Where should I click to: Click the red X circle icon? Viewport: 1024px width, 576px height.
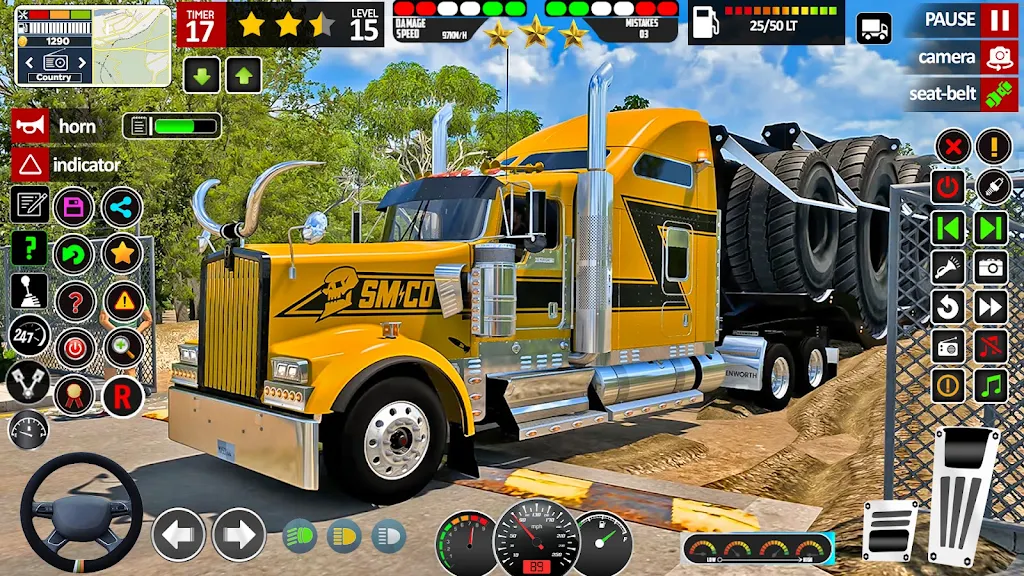(952, 146)
